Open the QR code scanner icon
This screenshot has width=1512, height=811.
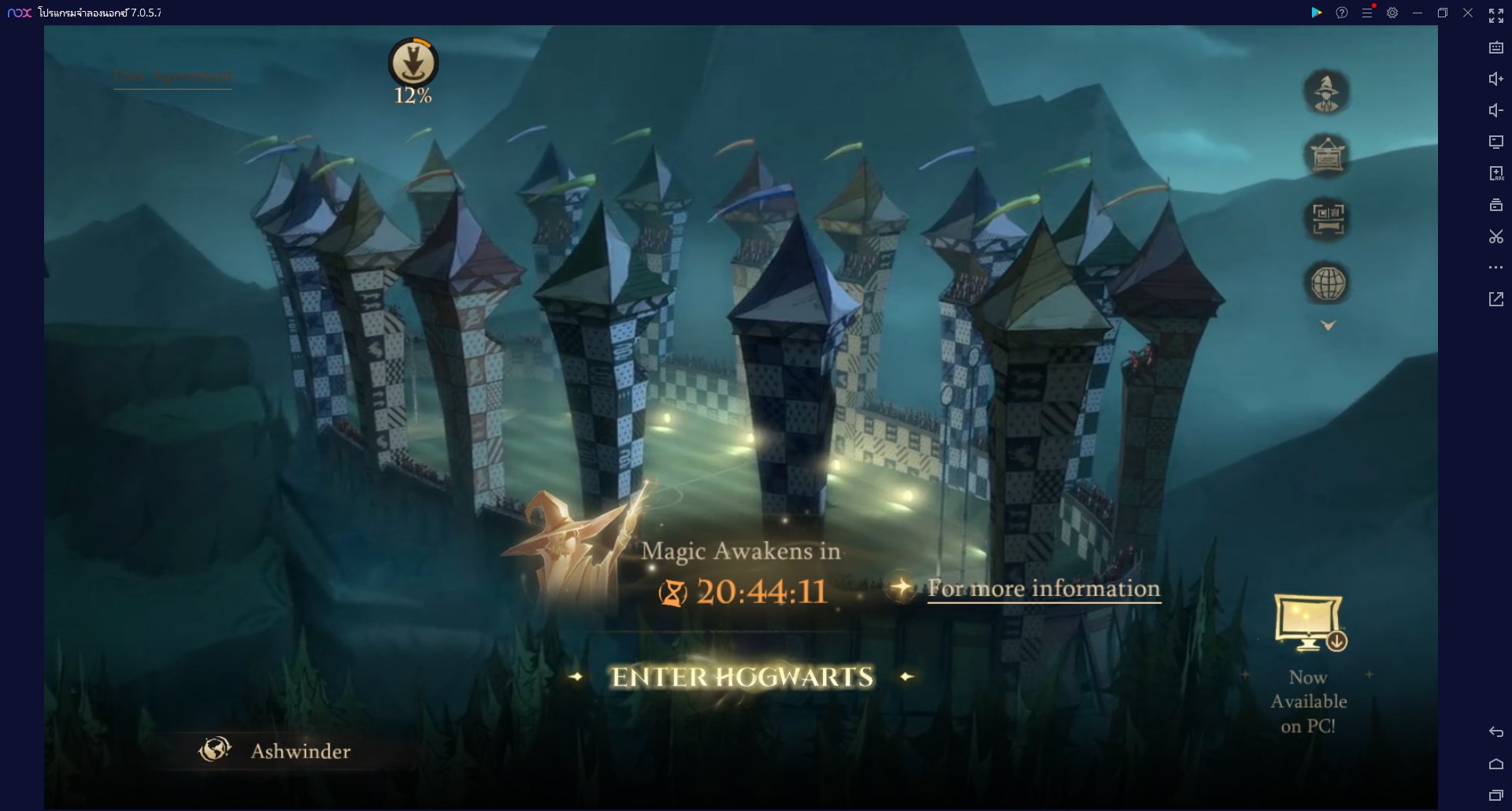coord(1329,218)
